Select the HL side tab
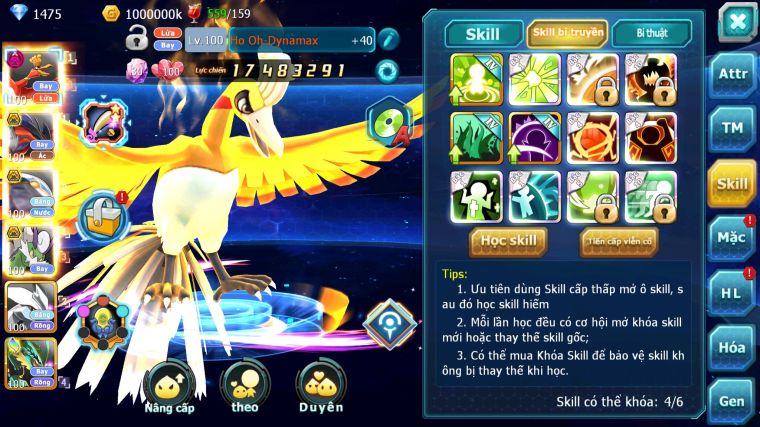760x427 pixels. [x=732, y=292]
